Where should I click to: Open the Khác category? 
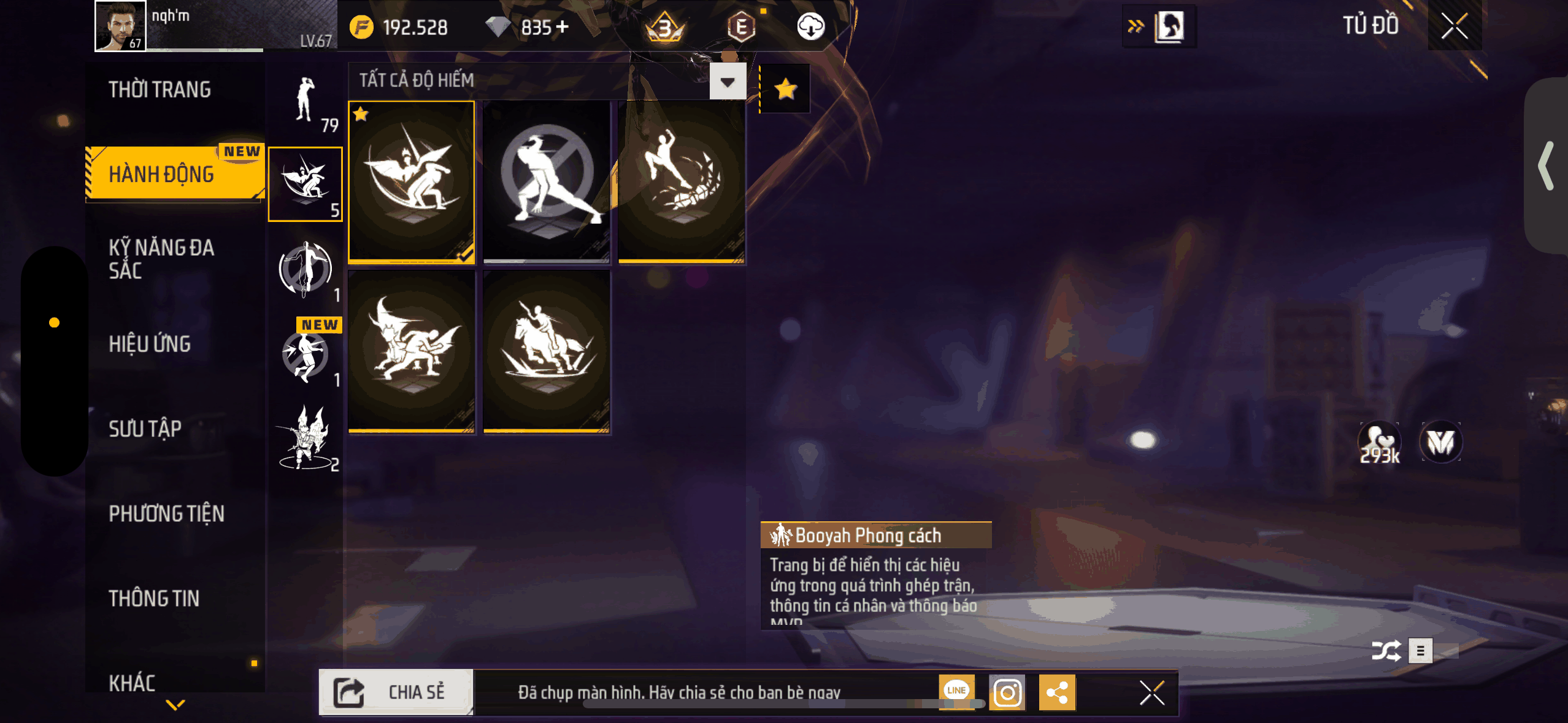pos(132,682)
